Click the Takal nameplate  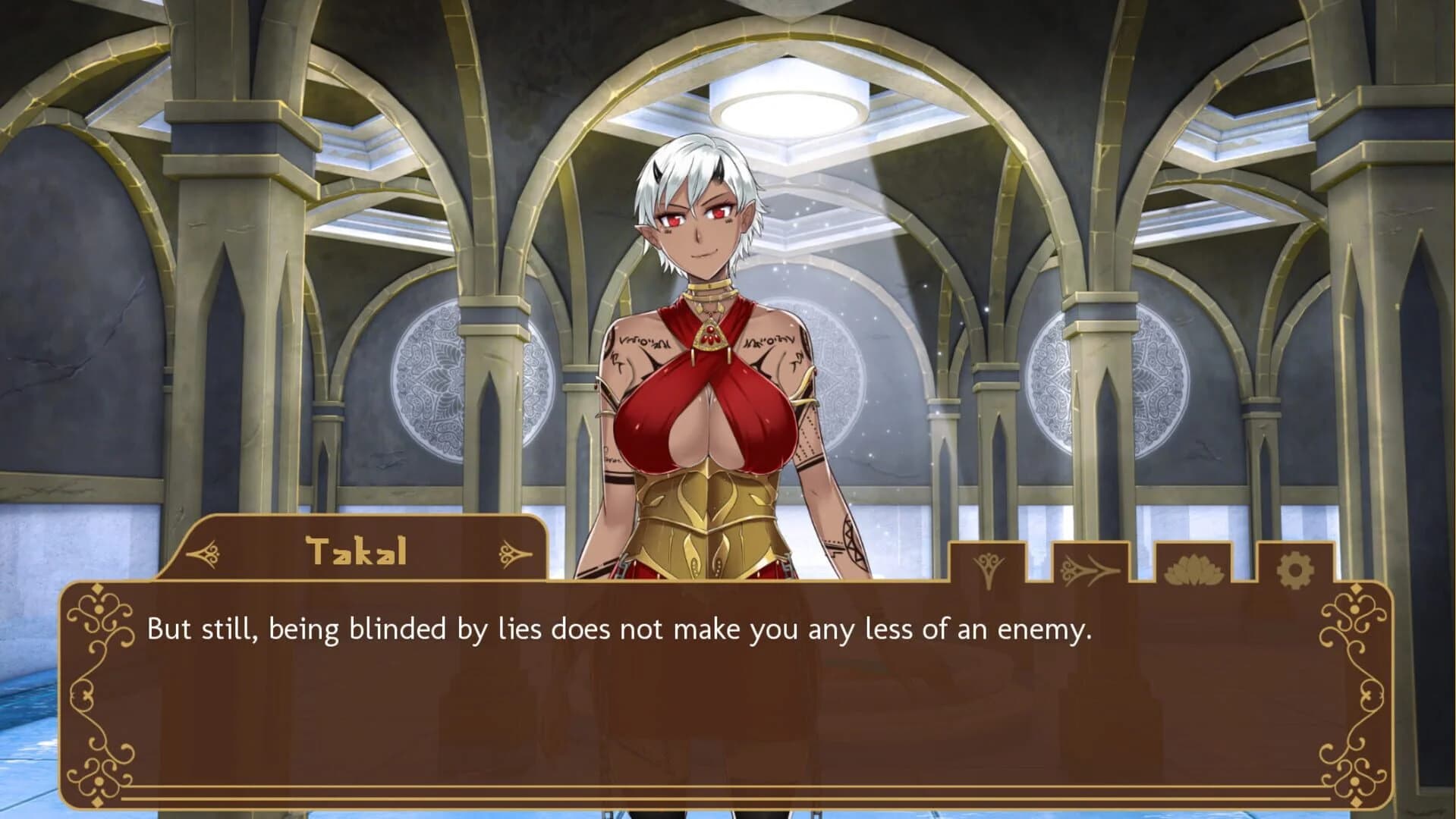pos(357,551)
